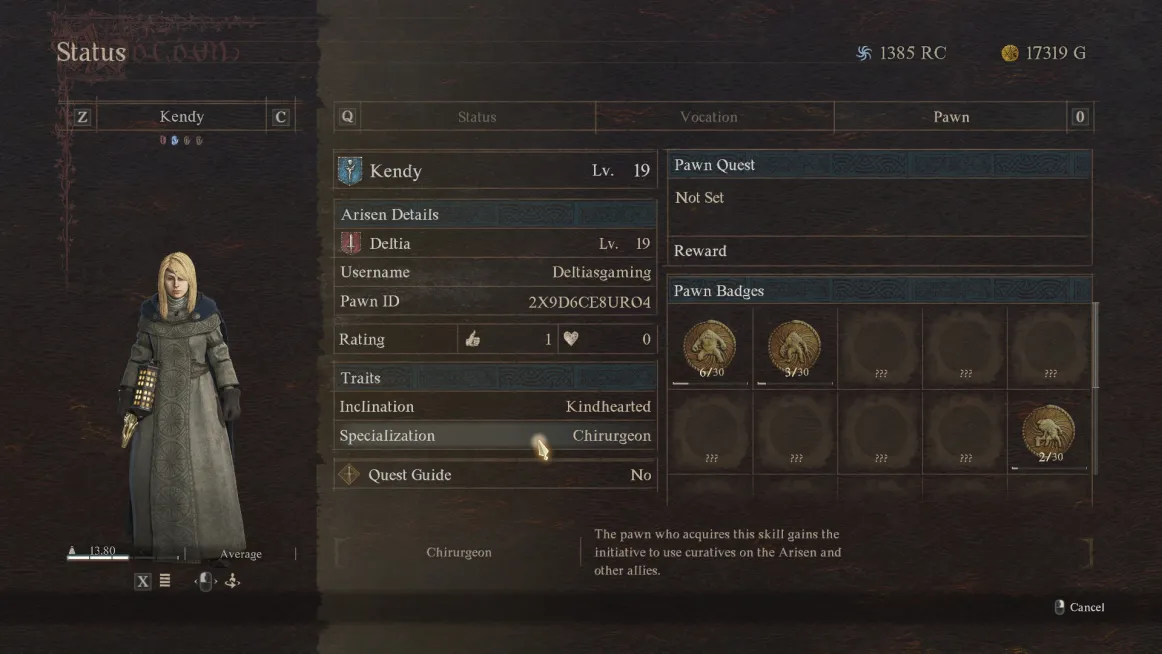
Task: Click the pawn badge showing 6/30
Action: click(x=709, y=348)
